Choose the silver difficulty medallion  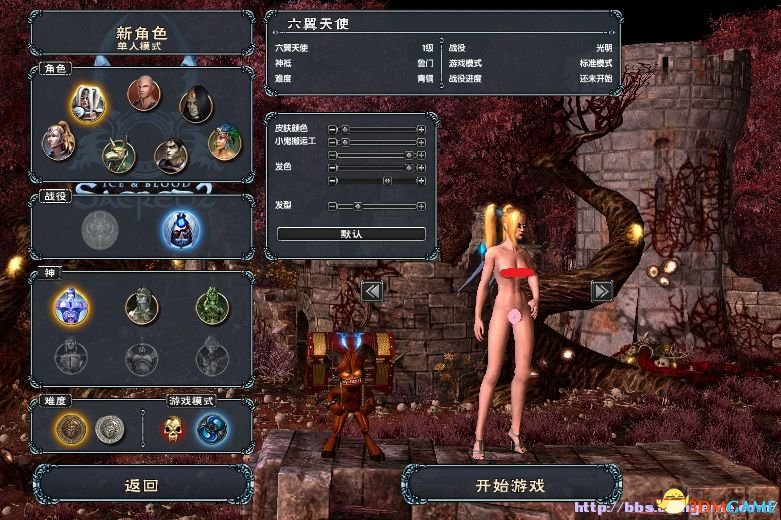pos(108,430)
